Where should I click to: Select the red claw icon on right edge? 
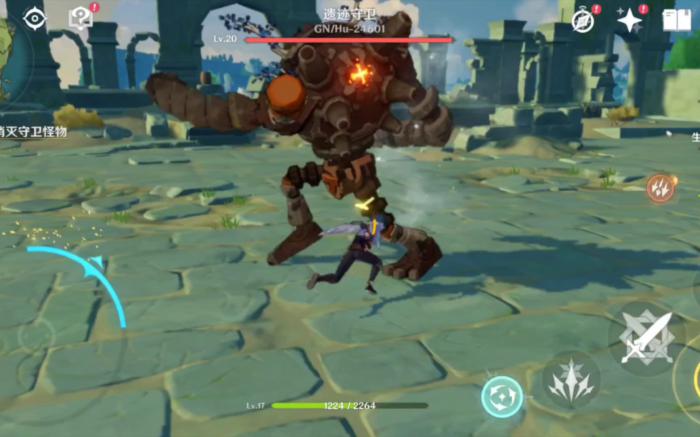[x=660, y=187]
